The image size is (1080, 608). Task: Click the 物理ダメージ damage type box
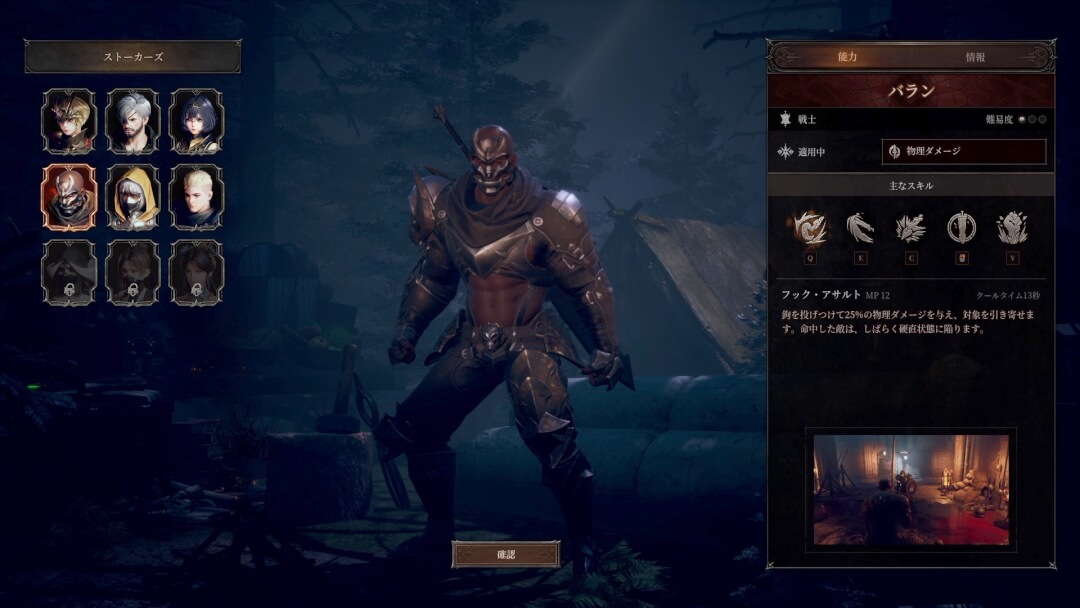[964, 152]
